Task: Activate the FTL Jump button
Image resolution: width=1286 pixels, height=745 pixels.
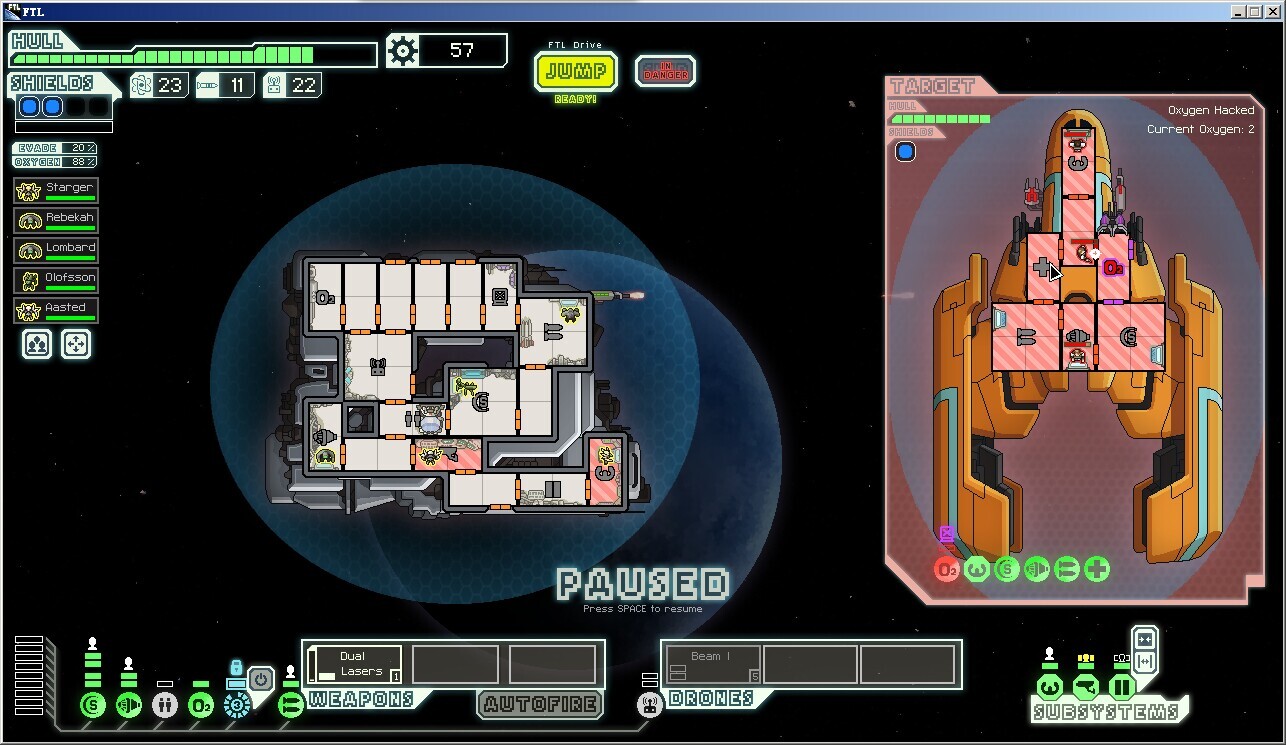Action: click(576, 72)
